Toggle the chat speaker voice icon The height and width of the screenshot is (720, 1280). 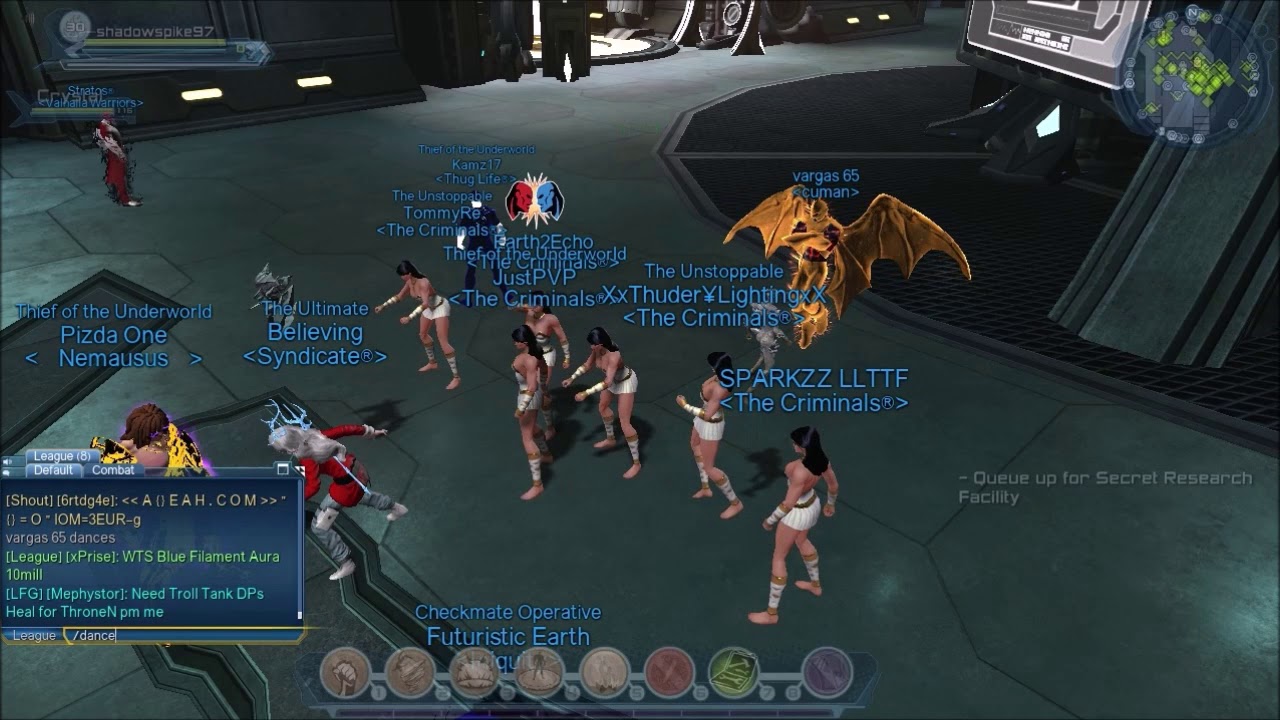[8, 462]
